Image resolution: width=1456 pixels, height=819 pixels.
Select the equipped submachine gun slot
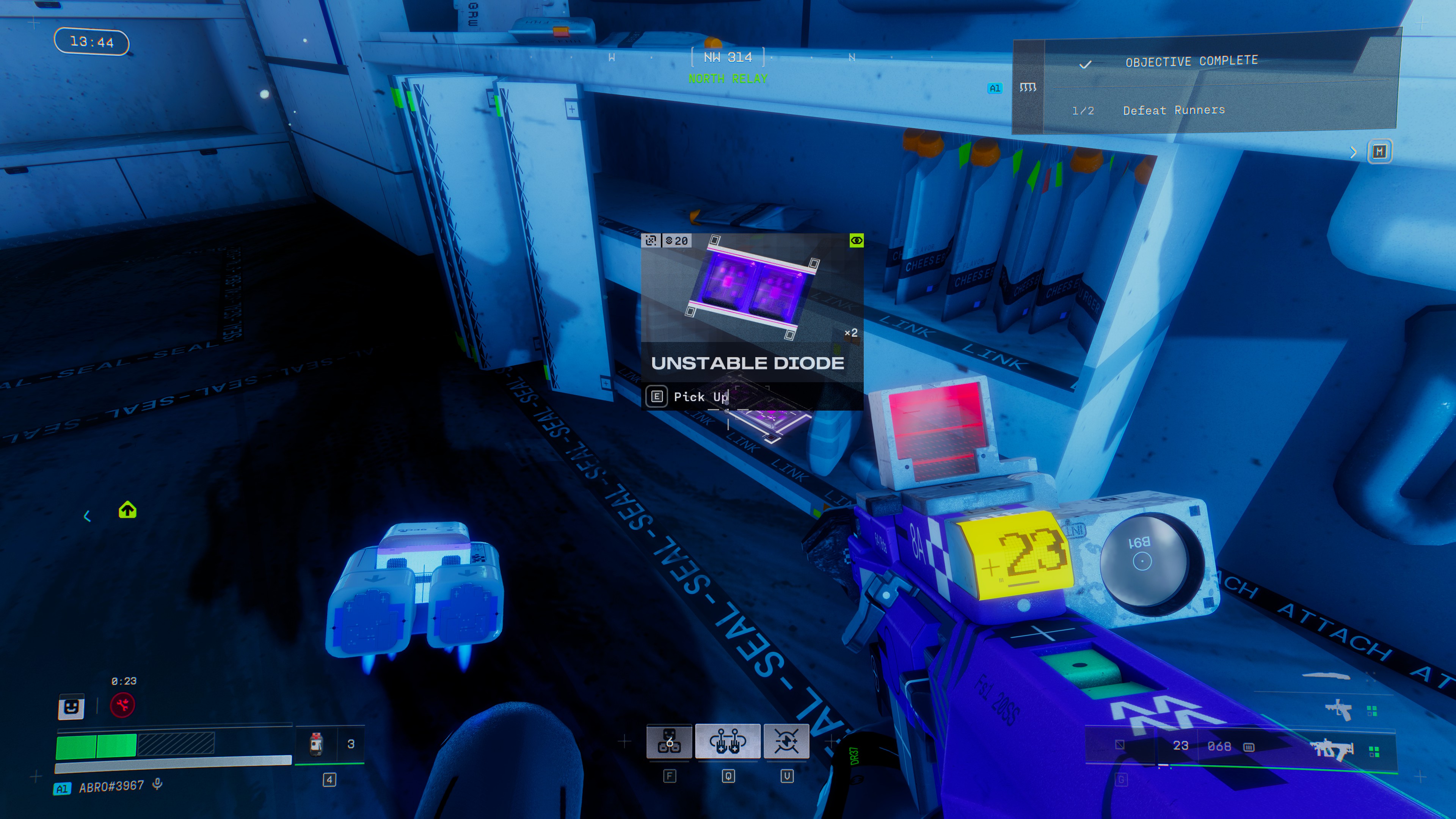pyautogui.click(x=1332, y=750)
